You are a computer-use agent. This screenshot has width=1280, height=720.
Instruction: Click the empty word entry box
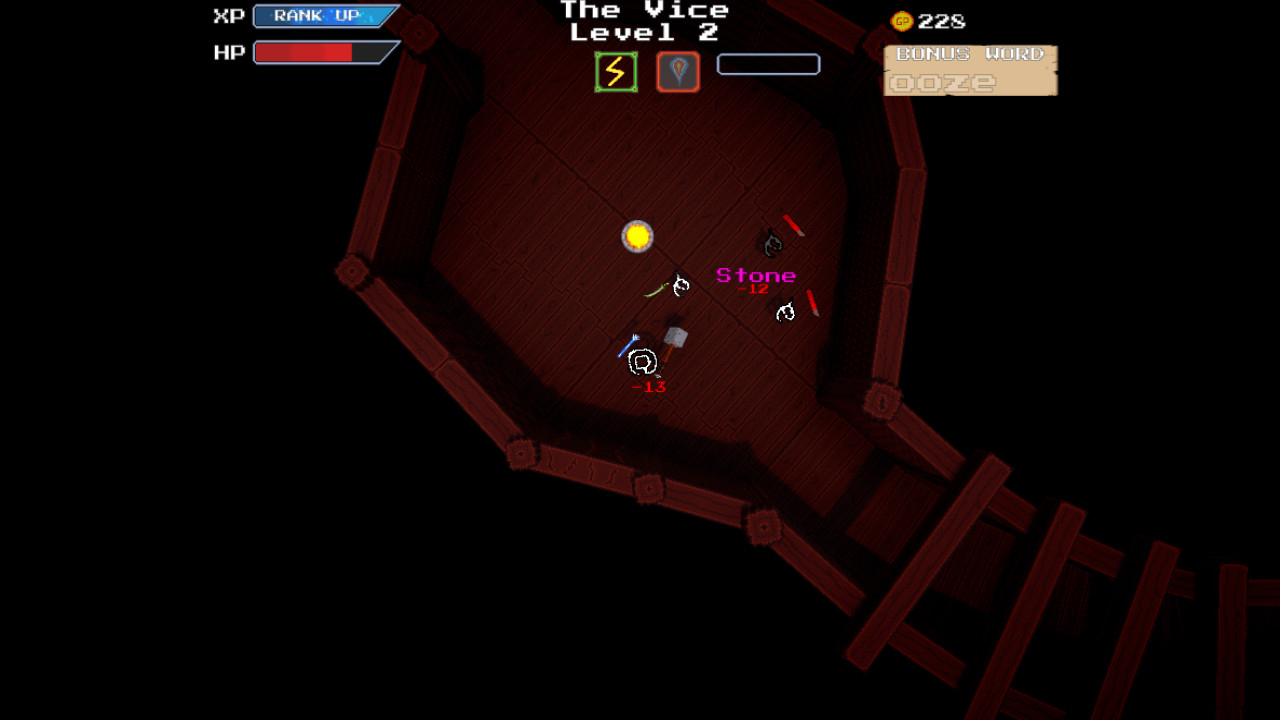point(768,65)
